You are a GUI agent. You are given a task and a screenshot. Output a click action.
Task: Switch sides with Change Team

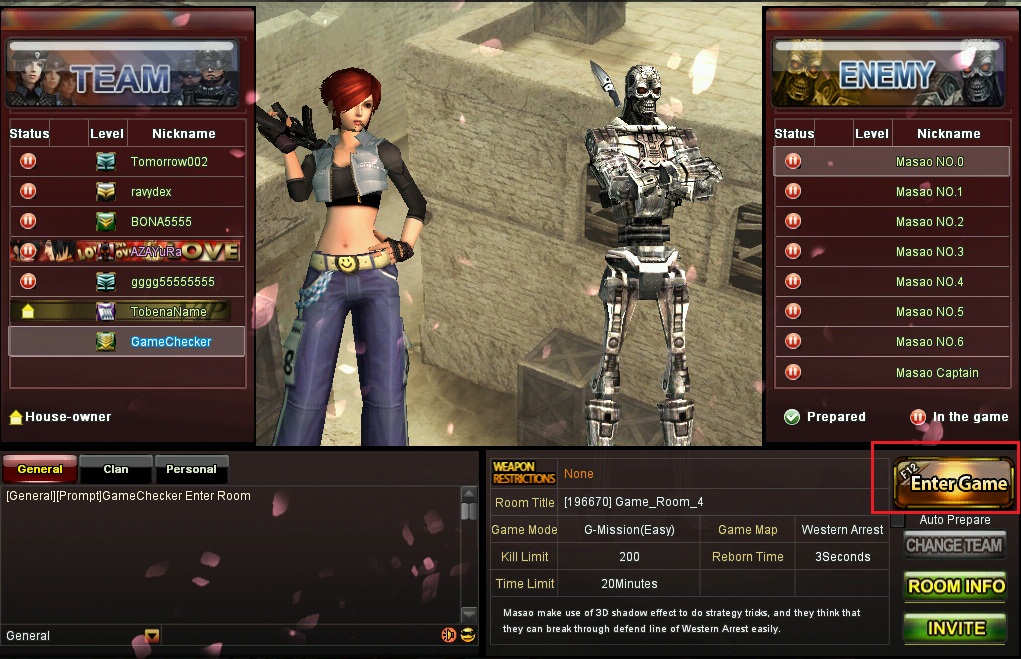pos(953,545)
